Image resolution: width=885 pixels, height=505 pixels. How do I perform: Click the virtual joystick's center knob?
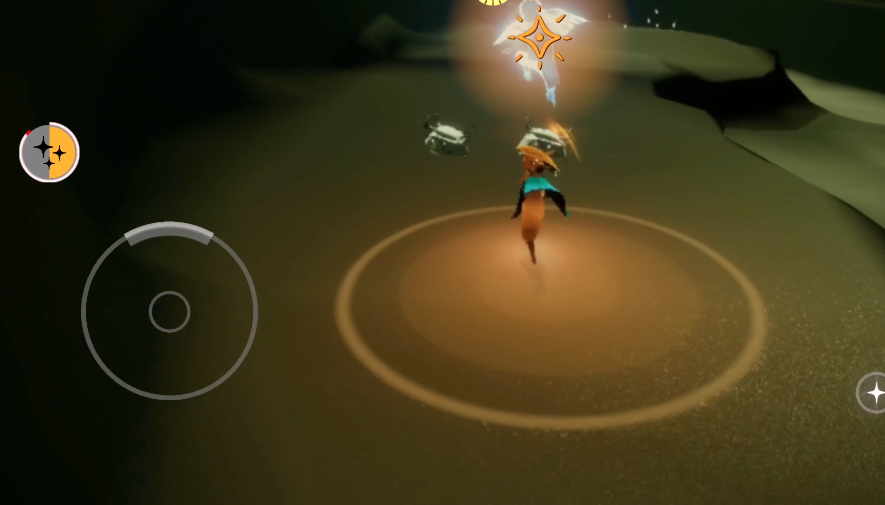[169, 312]
